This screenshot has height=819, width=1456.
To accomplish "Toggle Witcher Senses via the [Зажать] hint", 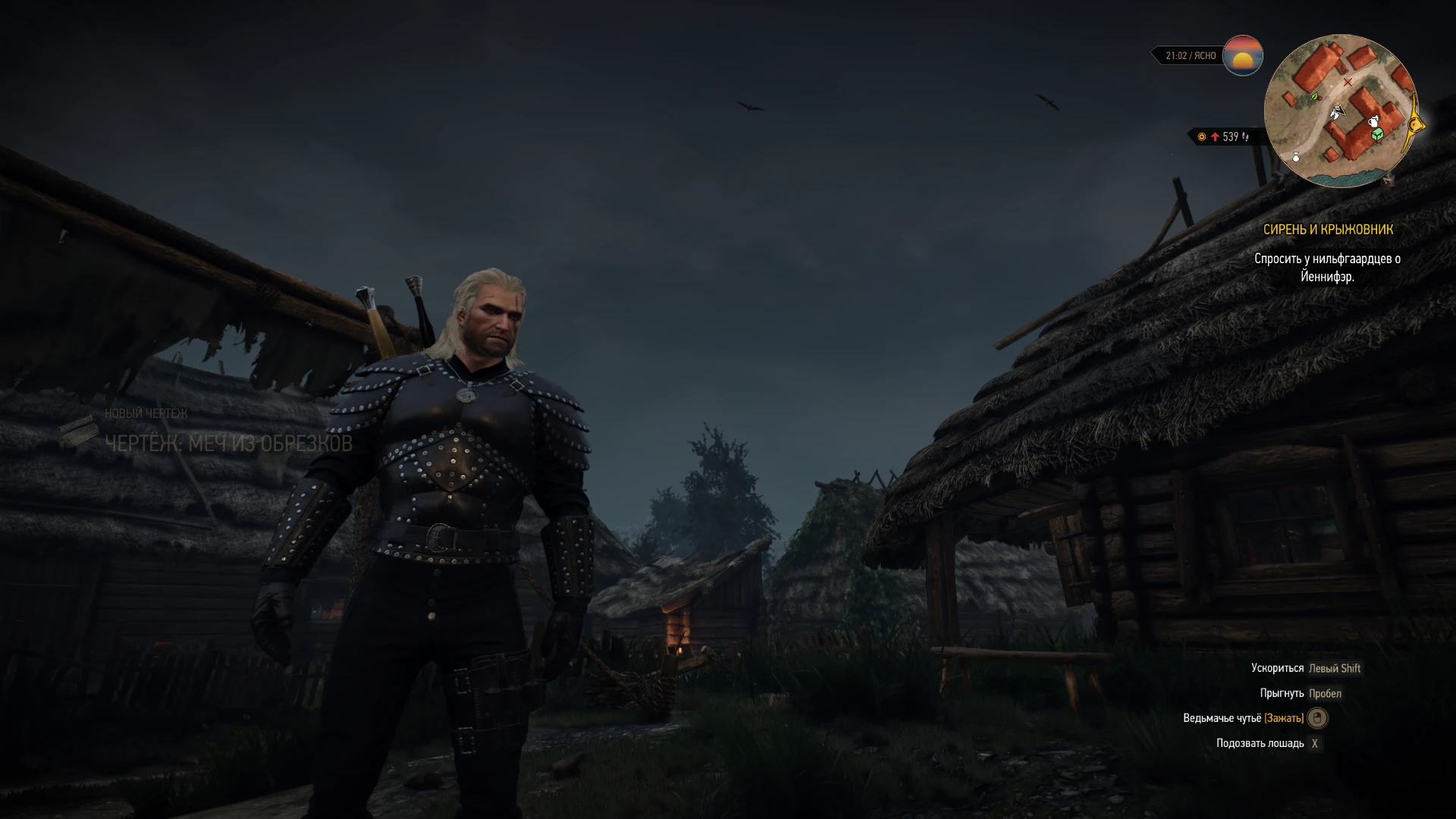I will [x=1283, y=718].
